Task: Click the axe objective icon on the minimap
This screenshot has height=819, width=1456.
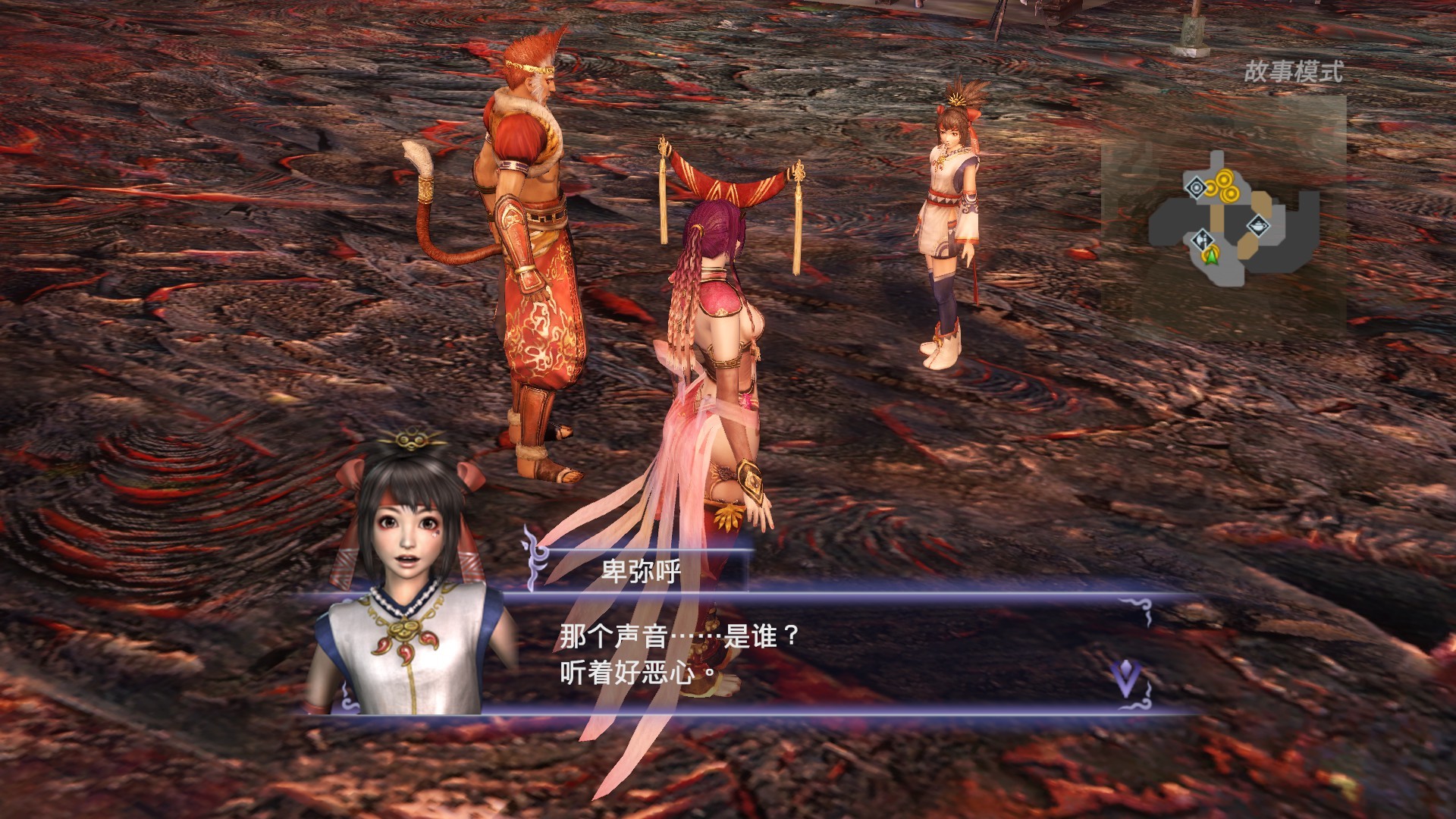Action: 1203,240
